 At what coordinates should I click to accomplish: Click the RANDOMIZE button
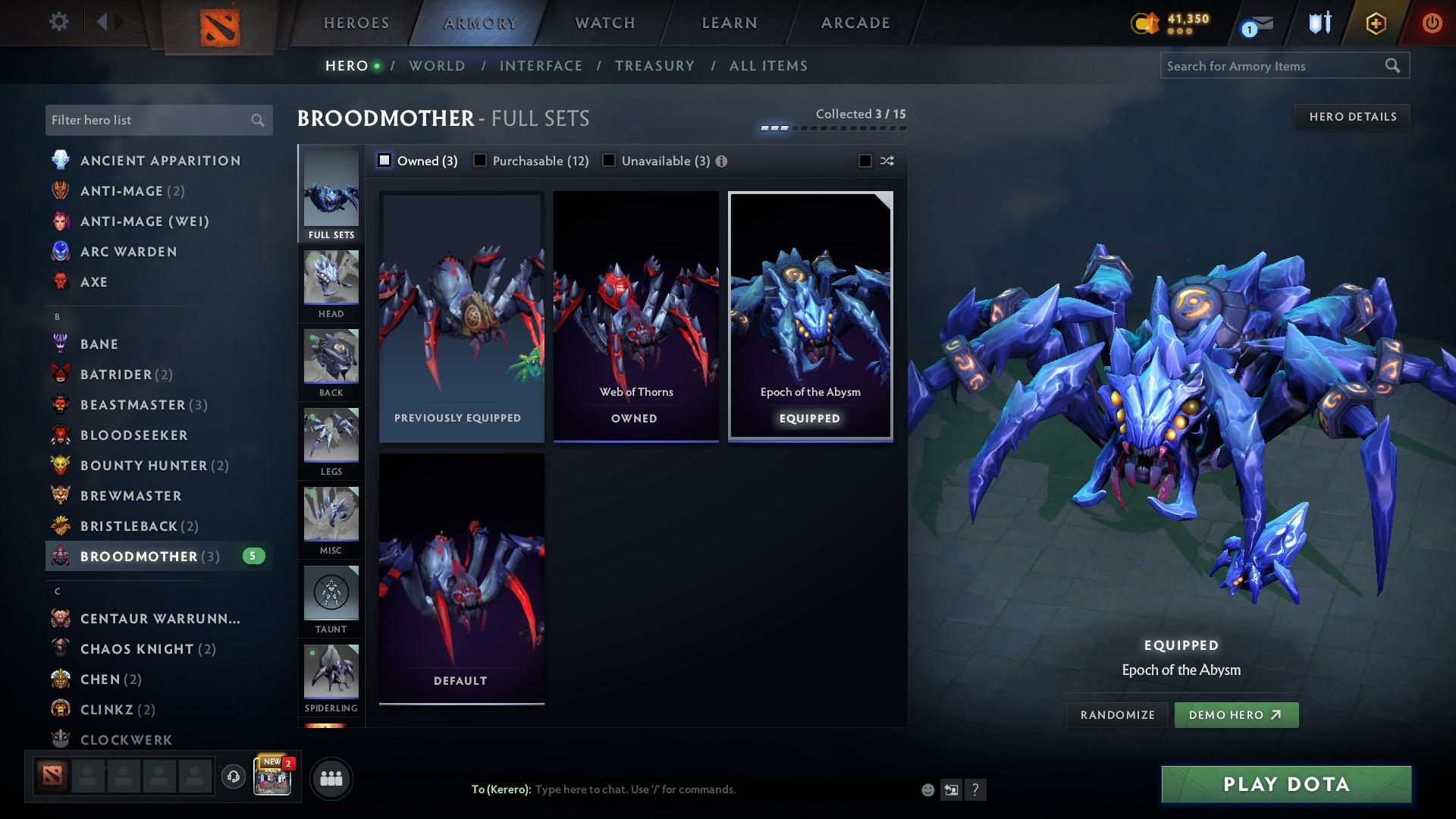pyautogui.click(x=1117, y=714)
